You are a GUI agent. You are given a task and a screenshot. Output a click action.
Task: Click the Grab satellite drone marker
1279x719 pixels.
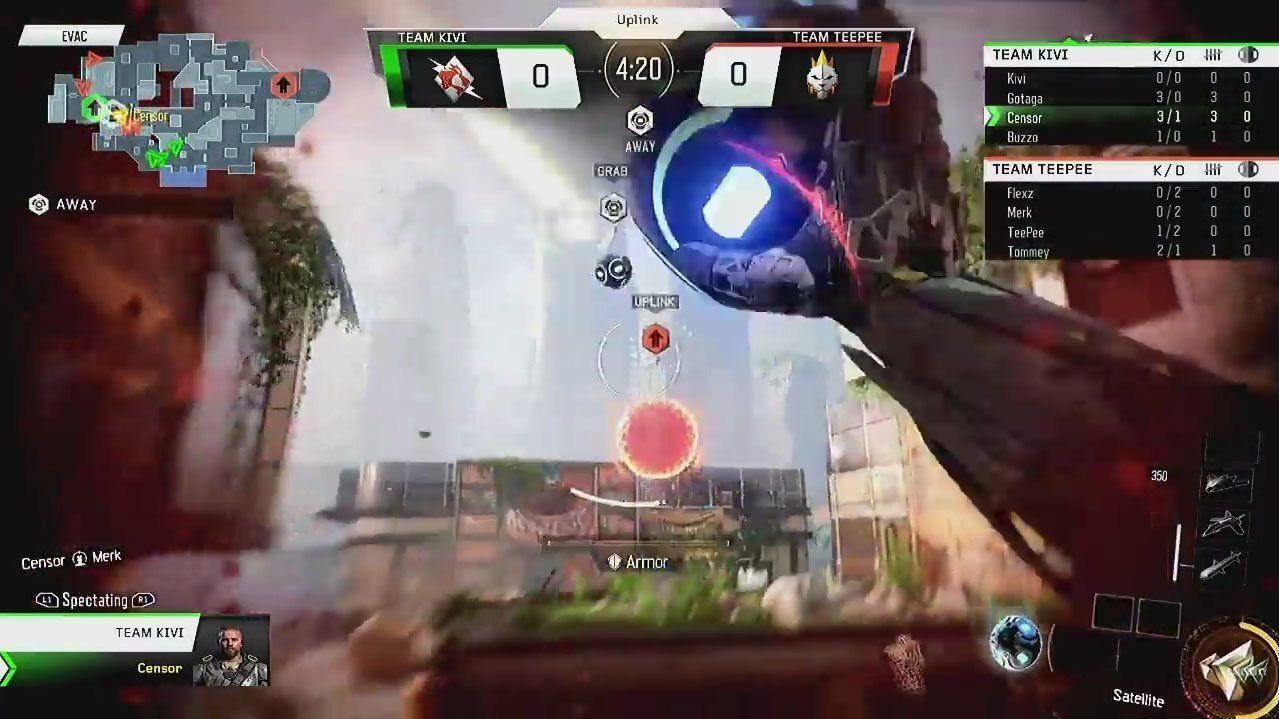pyautogui.click(x=613, y=208)
